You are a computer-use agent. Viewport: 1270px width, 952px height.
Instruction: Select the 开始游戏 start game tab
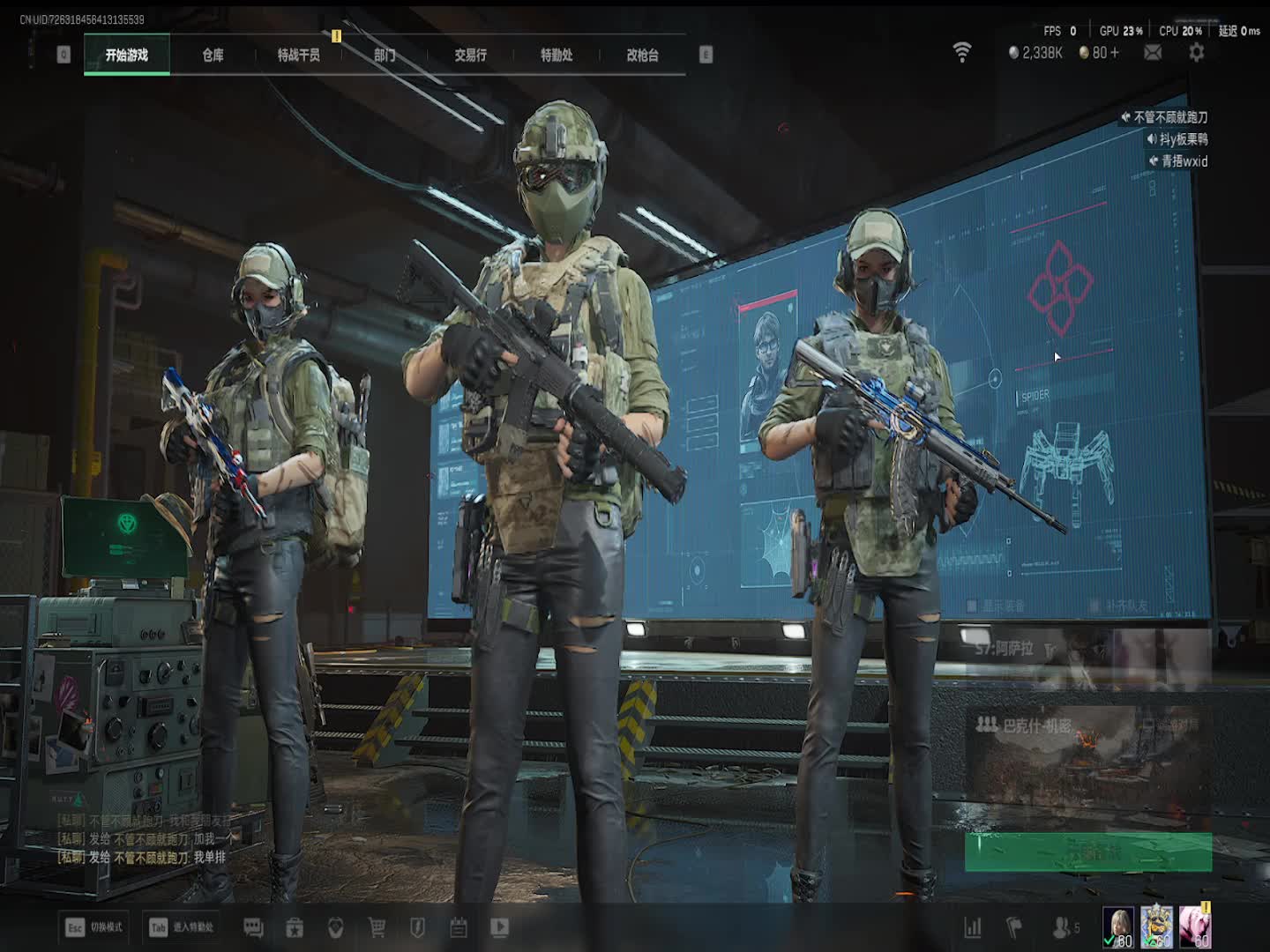[x=127, y=55]
